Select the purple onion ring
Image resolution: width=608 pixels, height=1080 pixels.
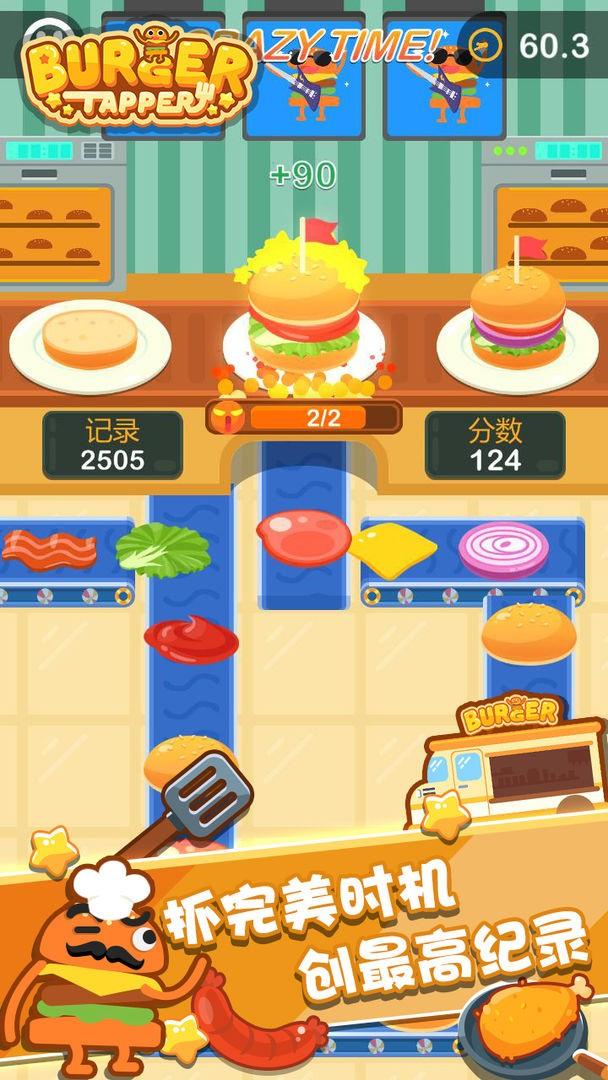(504, 549)
